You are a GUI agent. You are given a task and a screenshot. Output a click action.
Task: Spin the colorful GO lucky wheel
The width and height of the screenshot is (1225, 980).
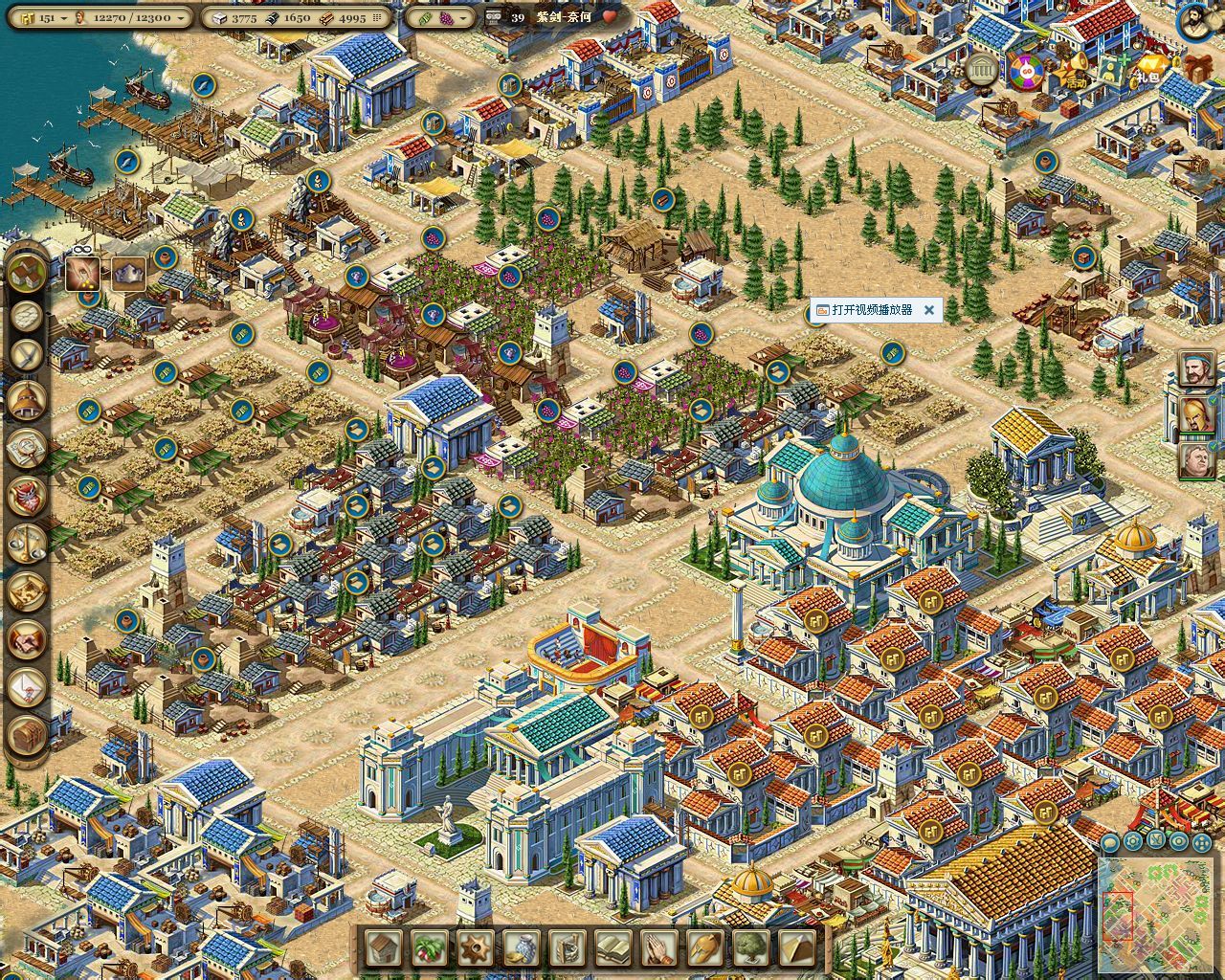[1027, 70]
